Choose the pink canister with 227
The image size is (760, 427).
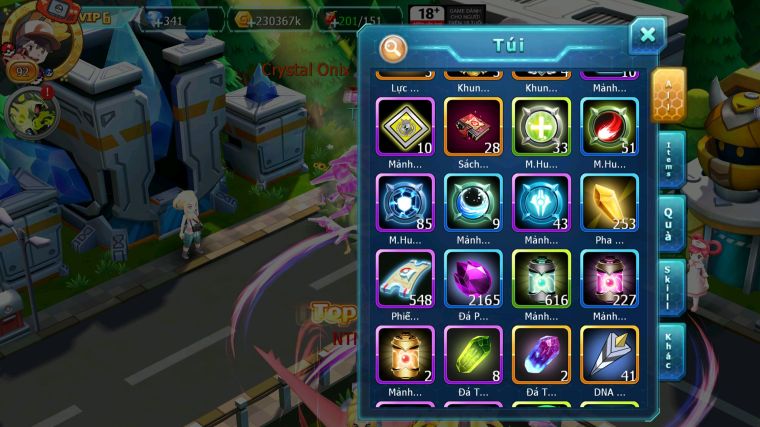pyautogui.click(x=609, y=279)
